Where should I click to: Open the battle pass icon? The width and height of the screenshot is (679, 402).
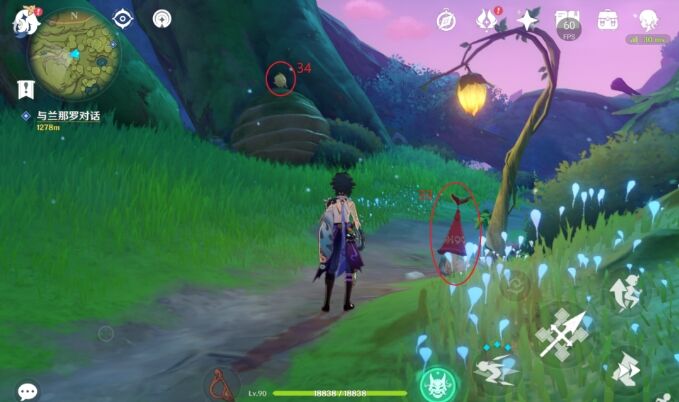(568, 20)
